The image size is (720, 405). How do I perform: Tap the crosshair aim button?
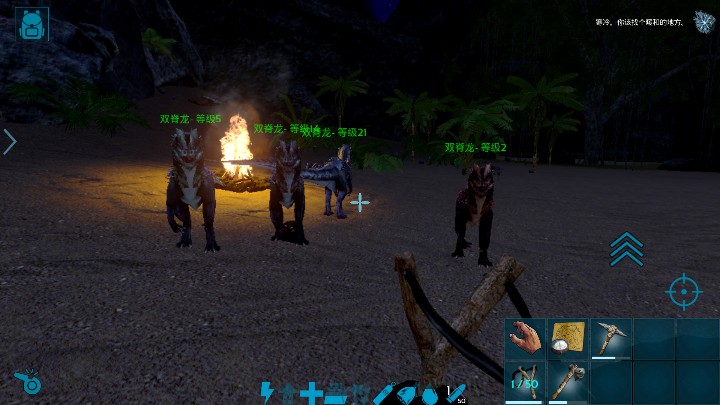point(683,291)
